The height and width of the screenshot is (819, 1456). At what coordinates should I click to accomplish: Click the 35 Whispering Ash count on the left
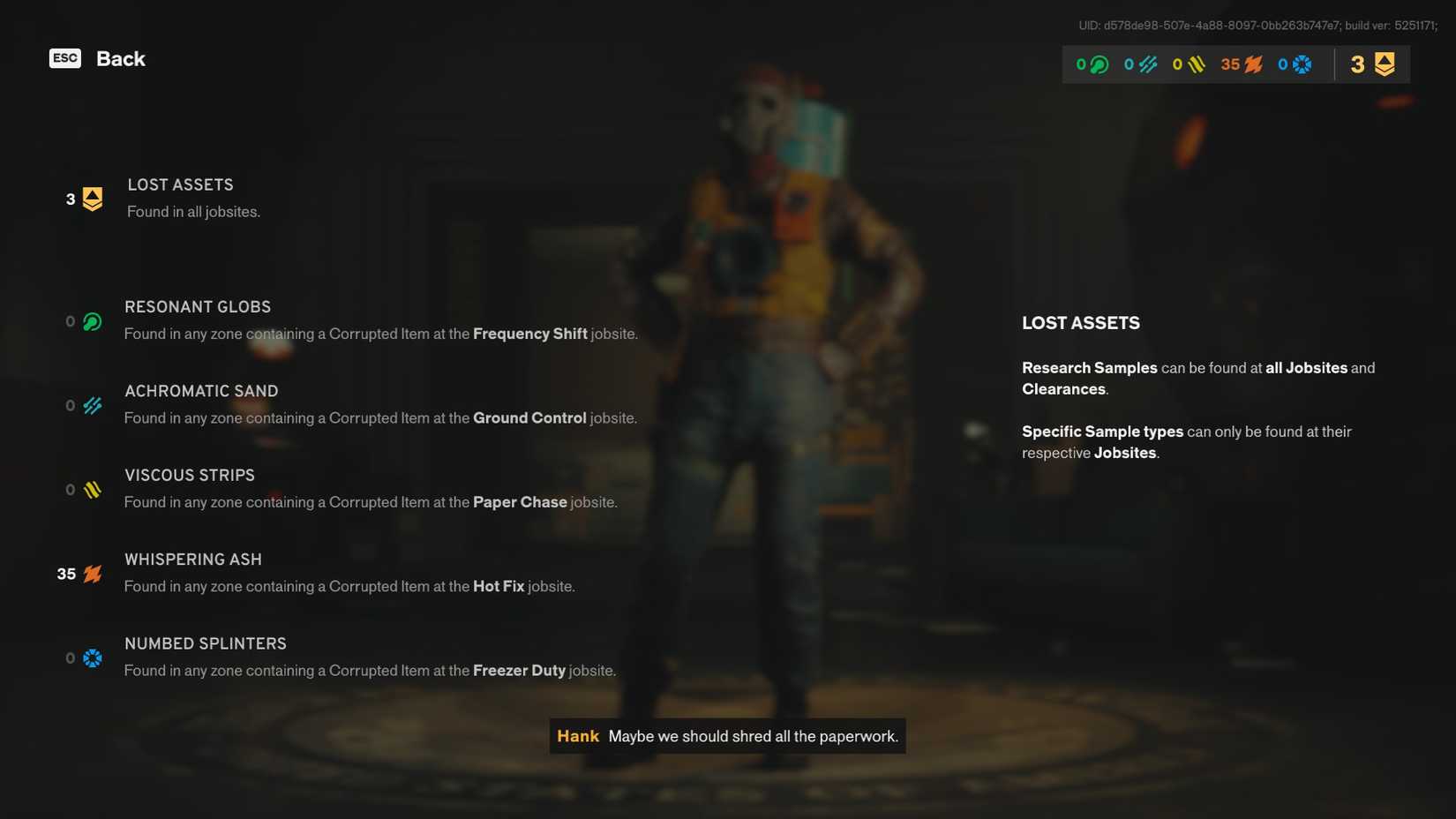click(65, 574)
